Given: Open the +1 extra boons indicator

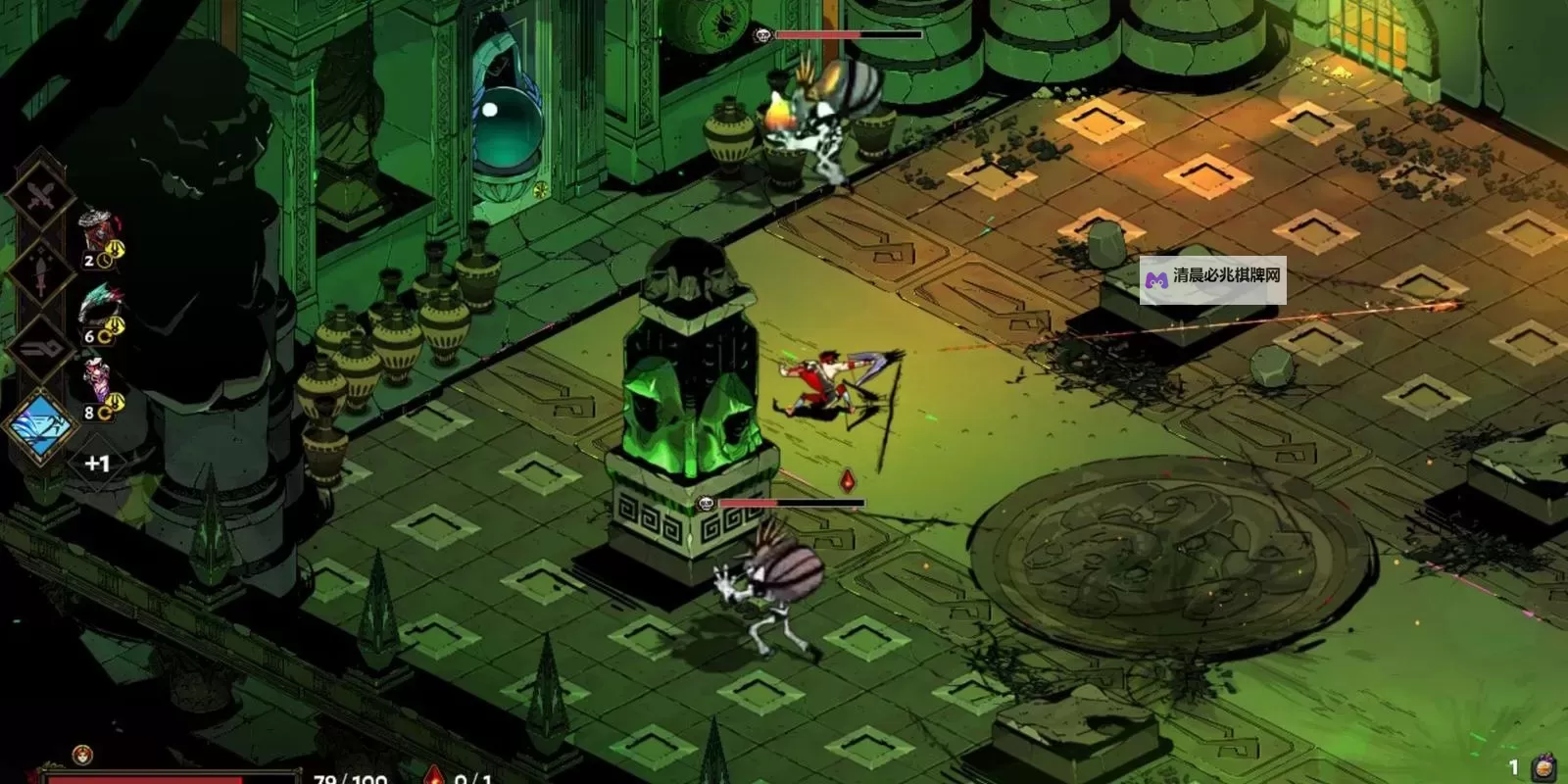Looking at the screenshot, I should click(96, 464).
